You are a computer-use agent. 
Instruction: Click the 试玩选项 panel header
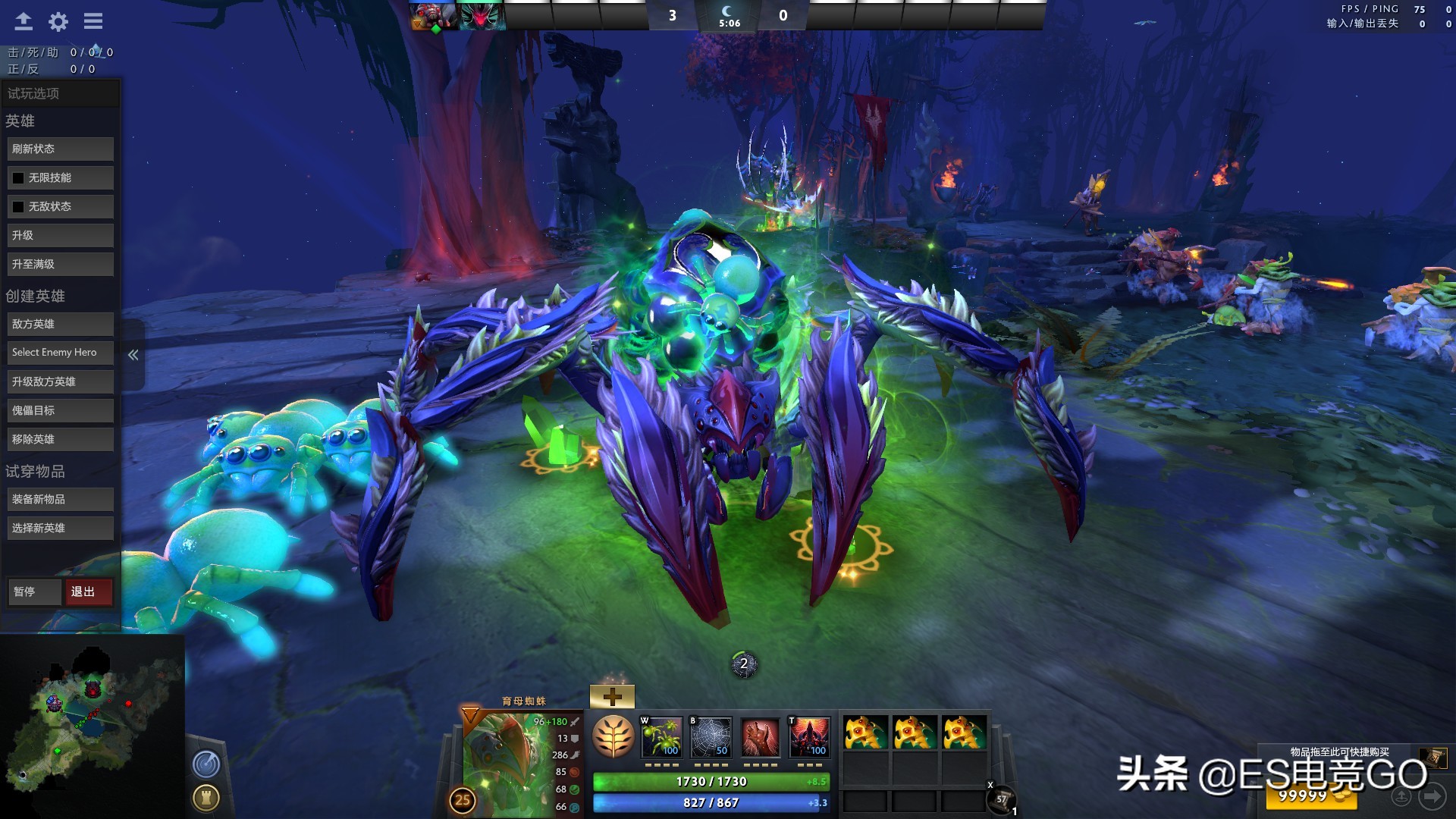(61, 93)
